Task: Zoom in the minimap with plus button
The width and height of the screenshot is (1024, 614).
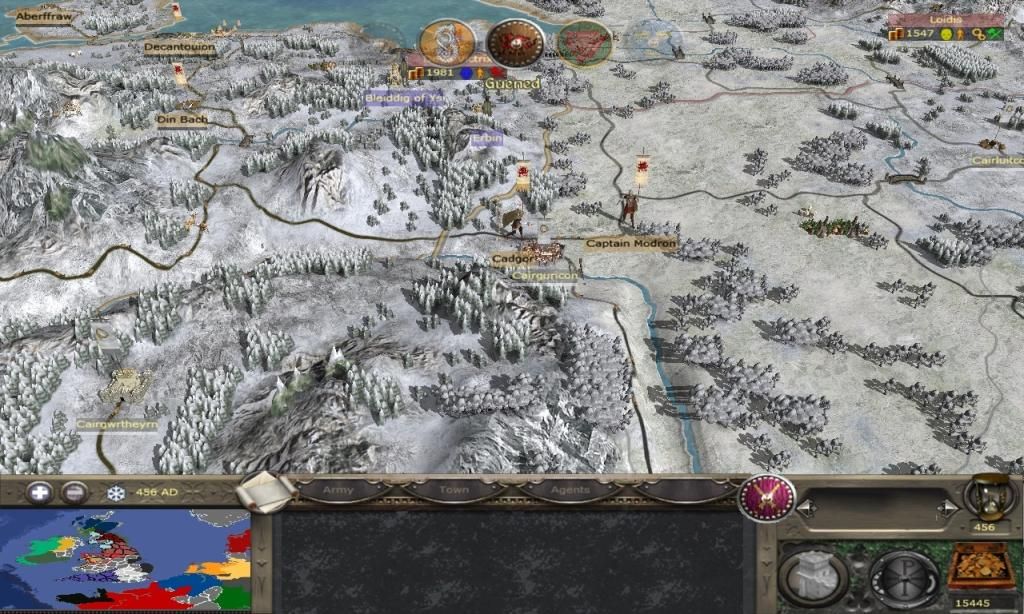Action: (x=39, y=492)
